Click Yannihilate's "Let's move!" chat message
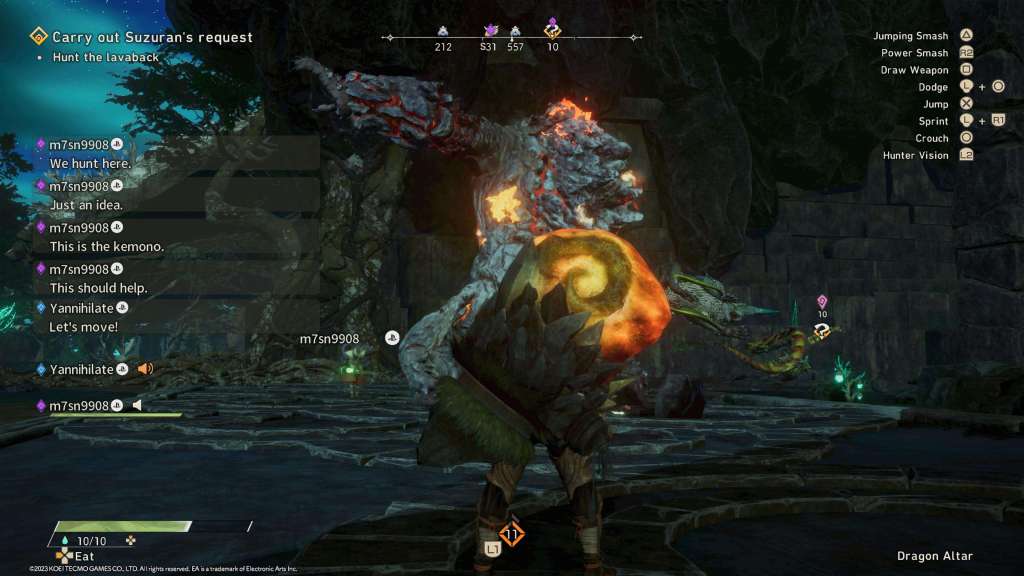Screen dimensions: 1024x576 (84, 327)
